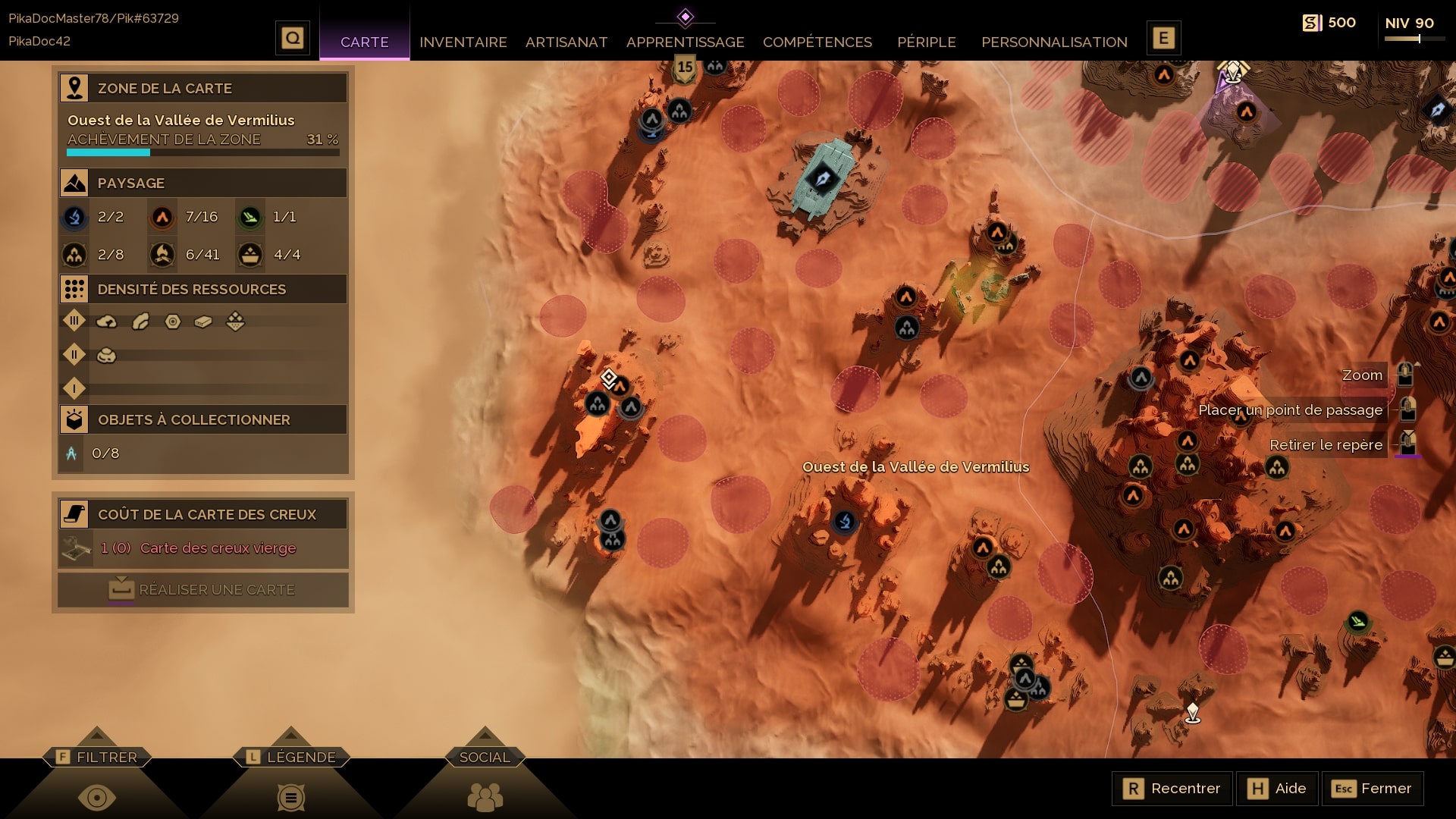The image size is (1456, 819).
Task: Open the Aide help screen
Action: coord(1277,789)
